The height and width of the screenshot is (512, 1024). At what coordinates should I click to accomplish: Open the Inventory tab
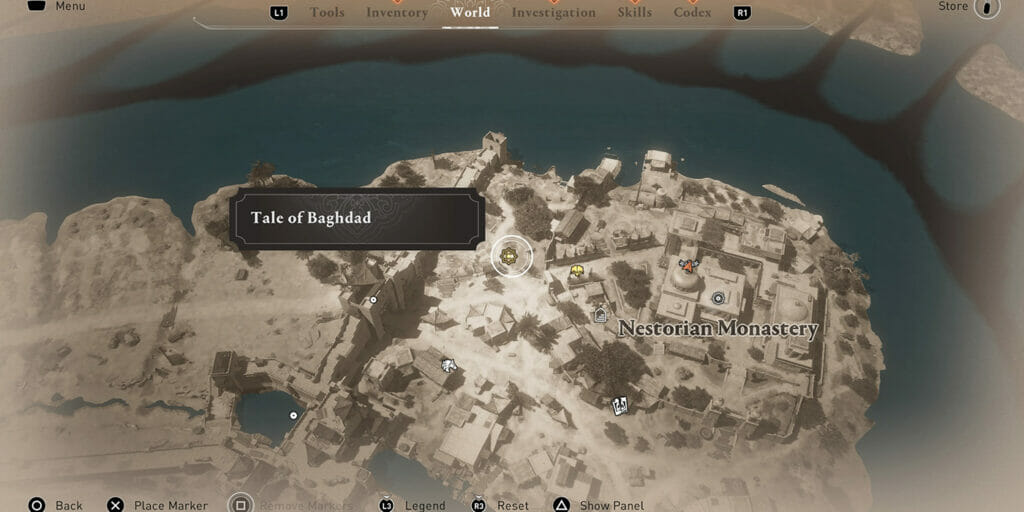pos(396,13)
